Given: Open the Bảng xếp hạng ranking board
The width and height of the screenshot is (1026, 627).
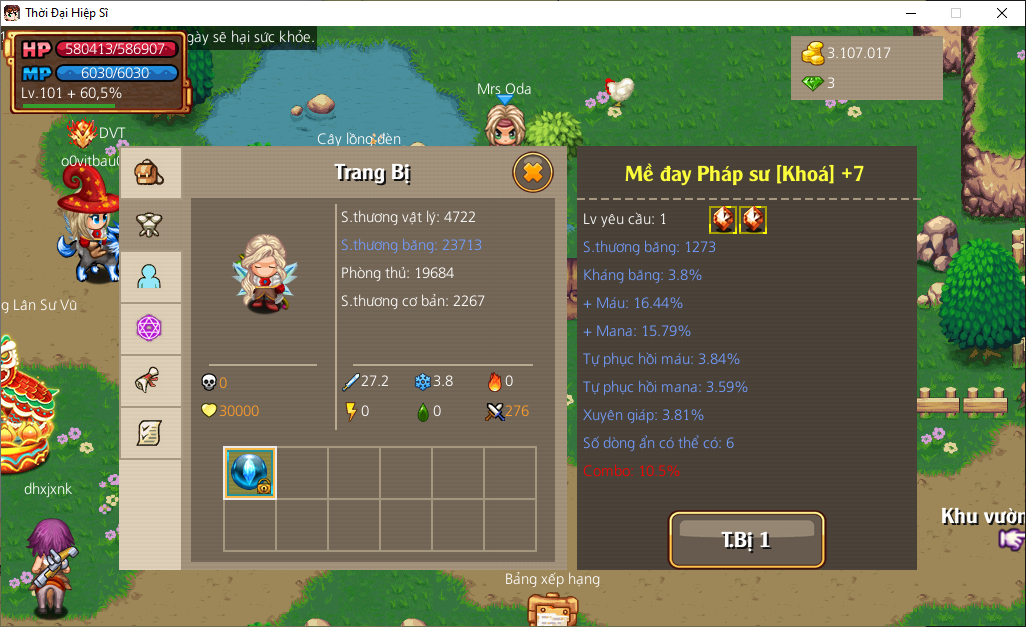Looking at the screenshot, I should (552, 606).
